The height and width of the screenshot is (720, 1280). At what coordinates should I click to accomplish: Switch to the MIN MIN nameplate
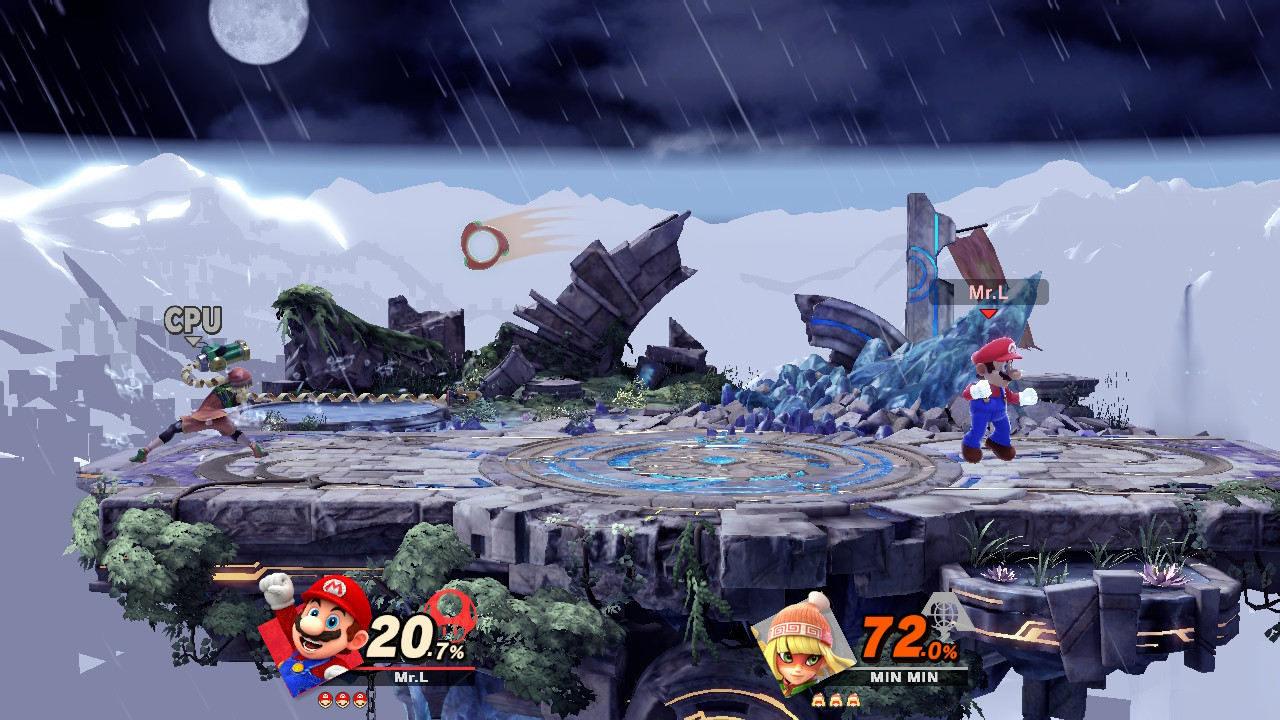coord(904,675)
